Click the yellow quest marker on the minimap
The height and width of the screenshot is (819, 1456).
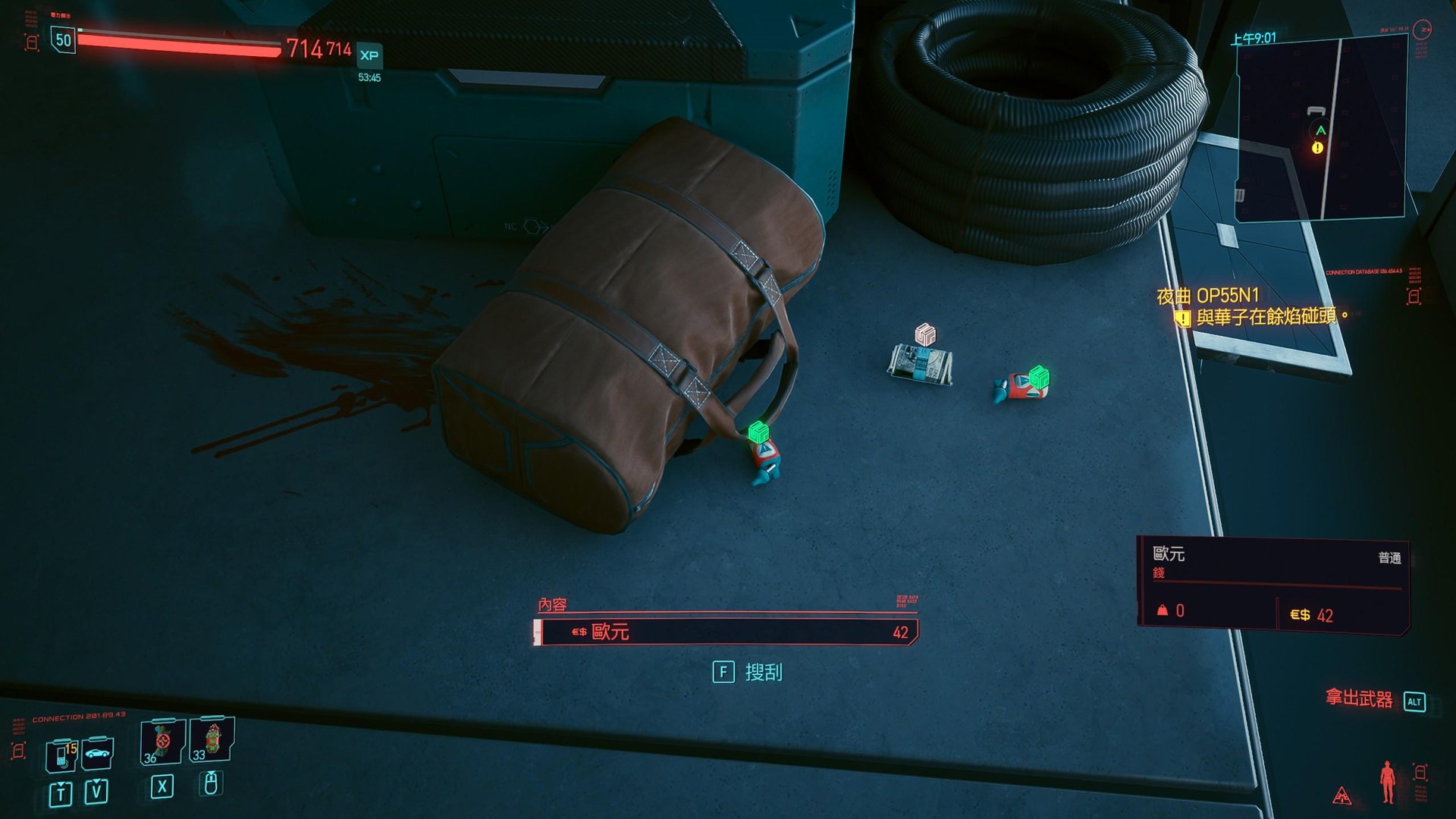pos(1317,148)
